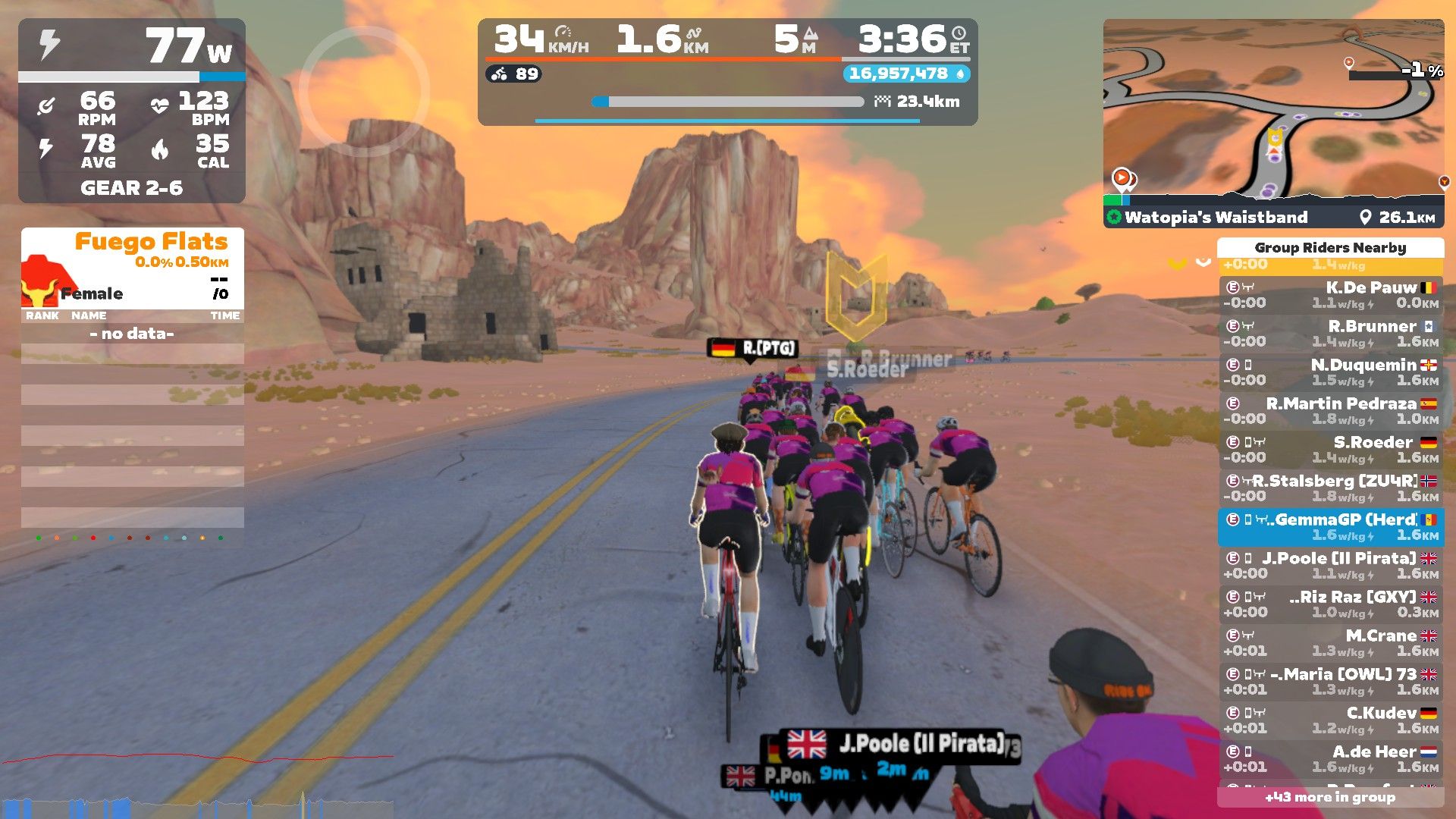Screen dimensions: 1456x819
Task: Click N.Duquemin's row in Group Riders Nearby
Action: (1331, 372)
